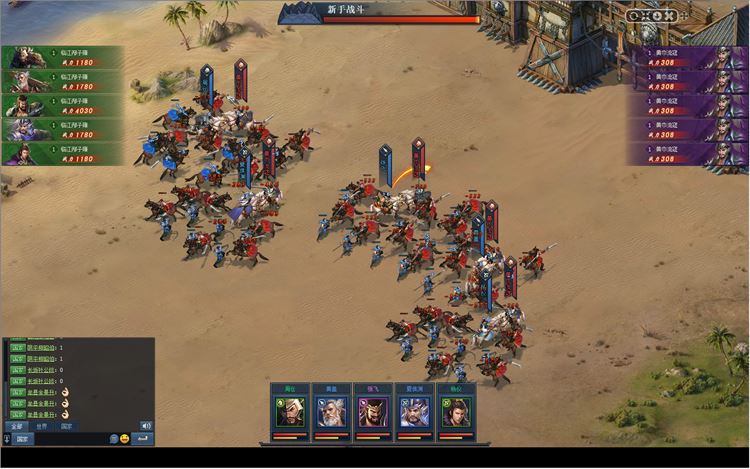Select the 黄盖 hero card

(x=331, y=412)
